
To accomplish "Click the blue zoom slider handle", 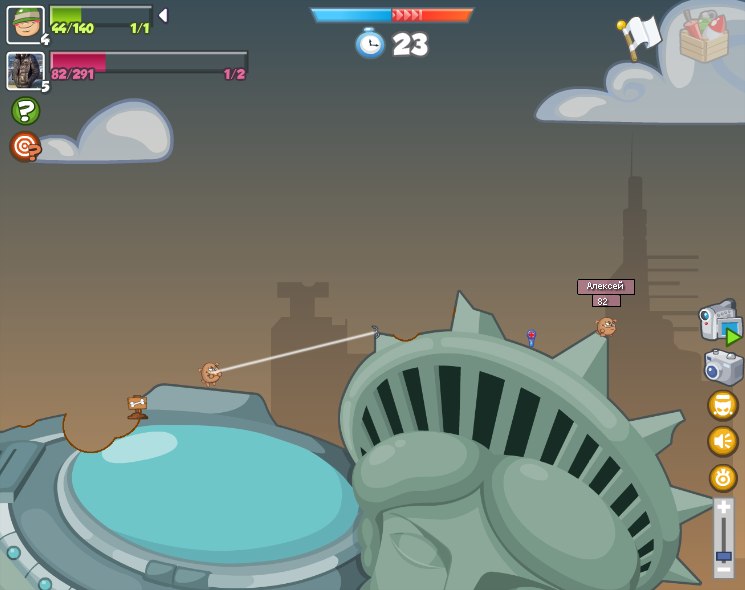I will coord(723,555).
